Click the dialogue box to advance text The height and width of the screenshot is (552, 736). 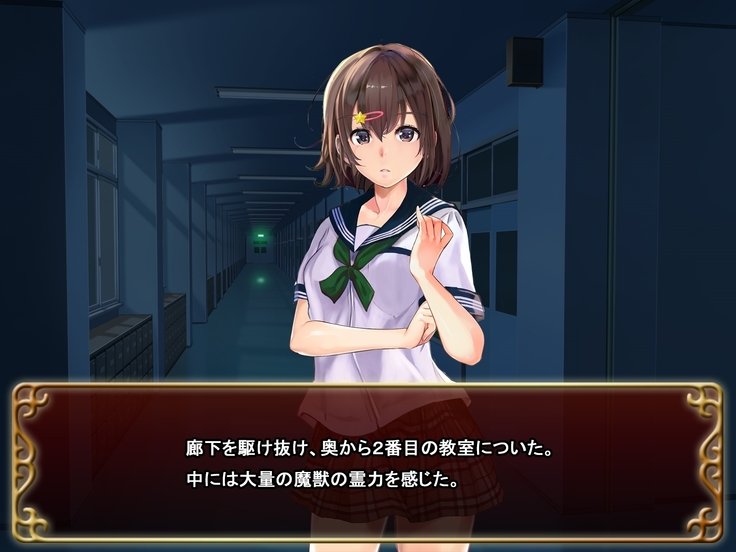click(368, 462)
